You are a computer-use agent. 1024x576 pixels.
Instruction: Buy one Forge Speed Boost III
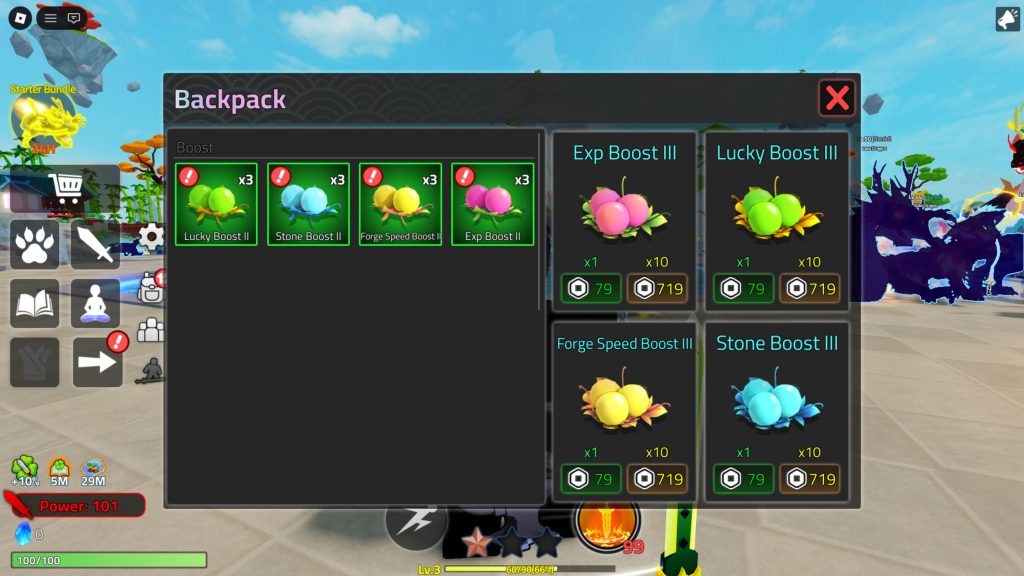(x=590, y=479)
